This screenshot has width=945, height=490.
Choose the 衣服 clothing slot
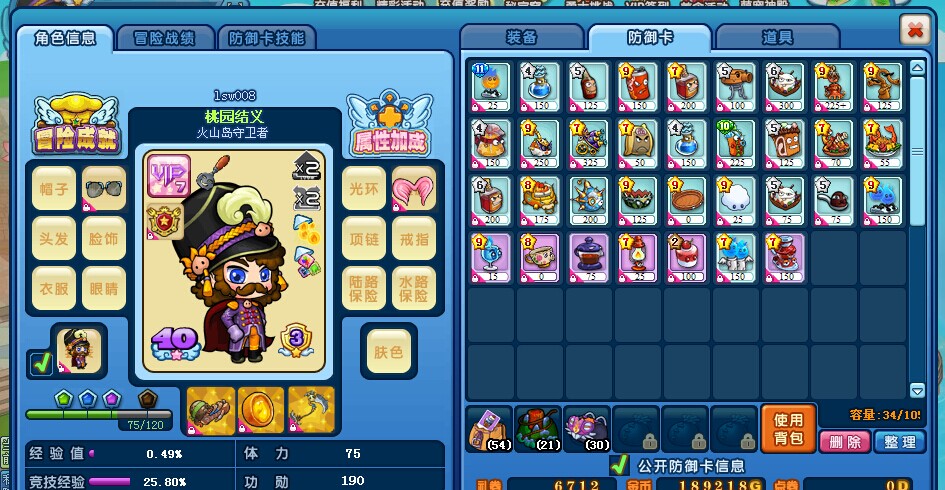click(54, 287)
